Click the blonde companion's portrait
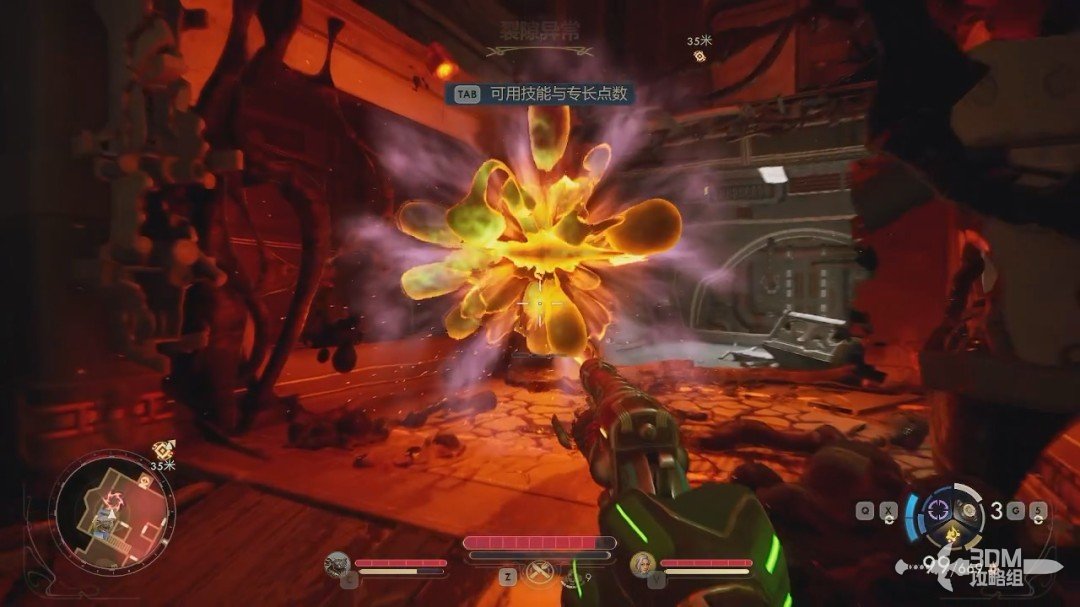The height and width of the screenshot is (607, 1080). click(643, 565)
